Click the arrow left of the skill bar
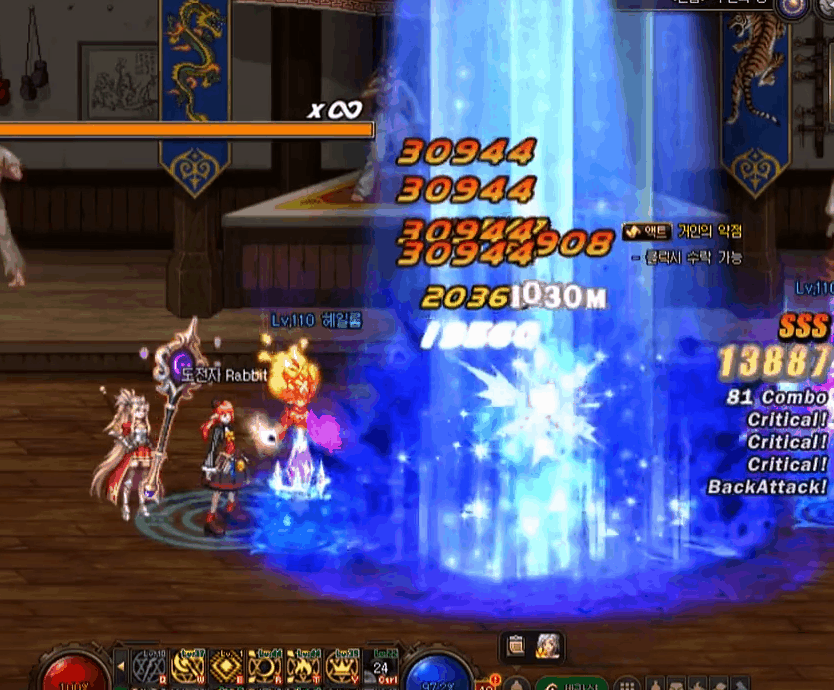 coord(122,665)
